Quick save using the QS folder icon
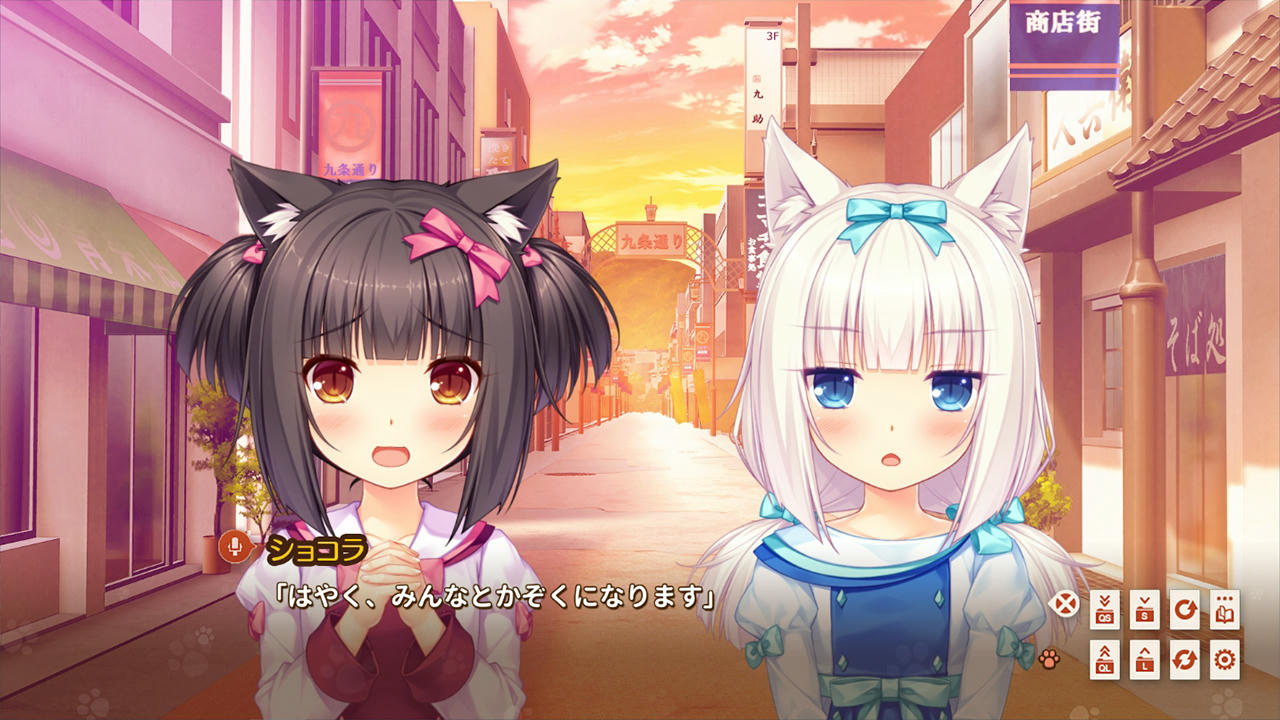This screenshot has width=1280, height=720. coord(1105,609)
